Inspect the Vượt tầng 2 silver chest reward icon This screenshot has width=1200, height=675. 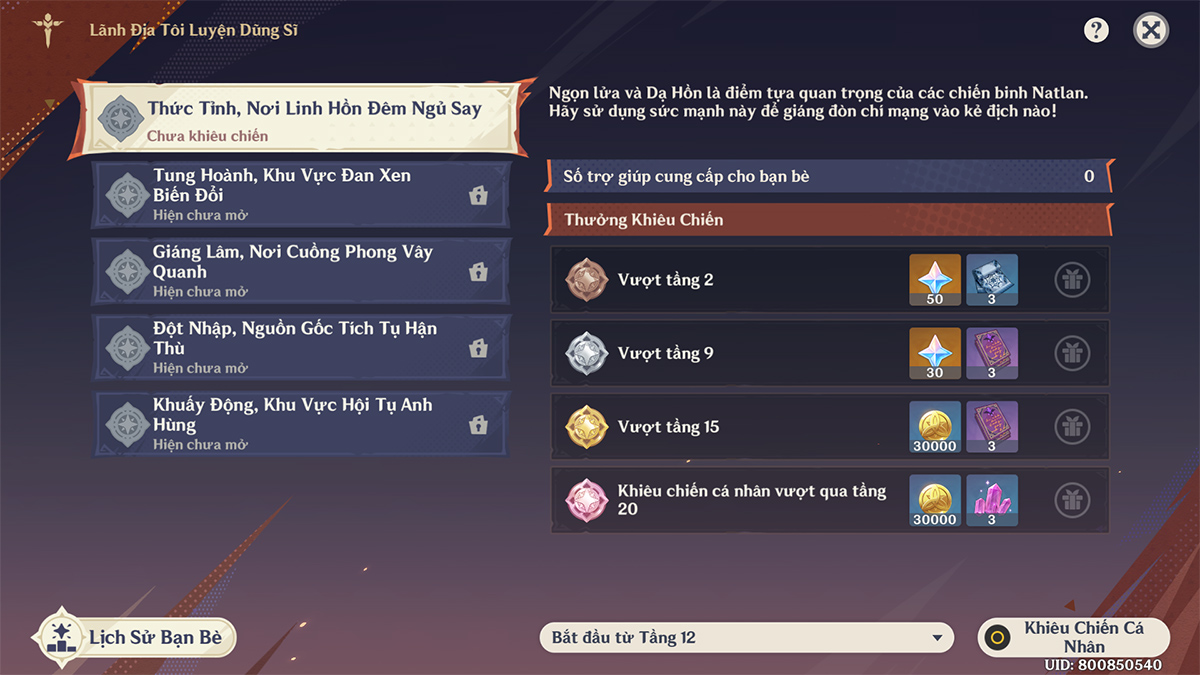[992, 280]
